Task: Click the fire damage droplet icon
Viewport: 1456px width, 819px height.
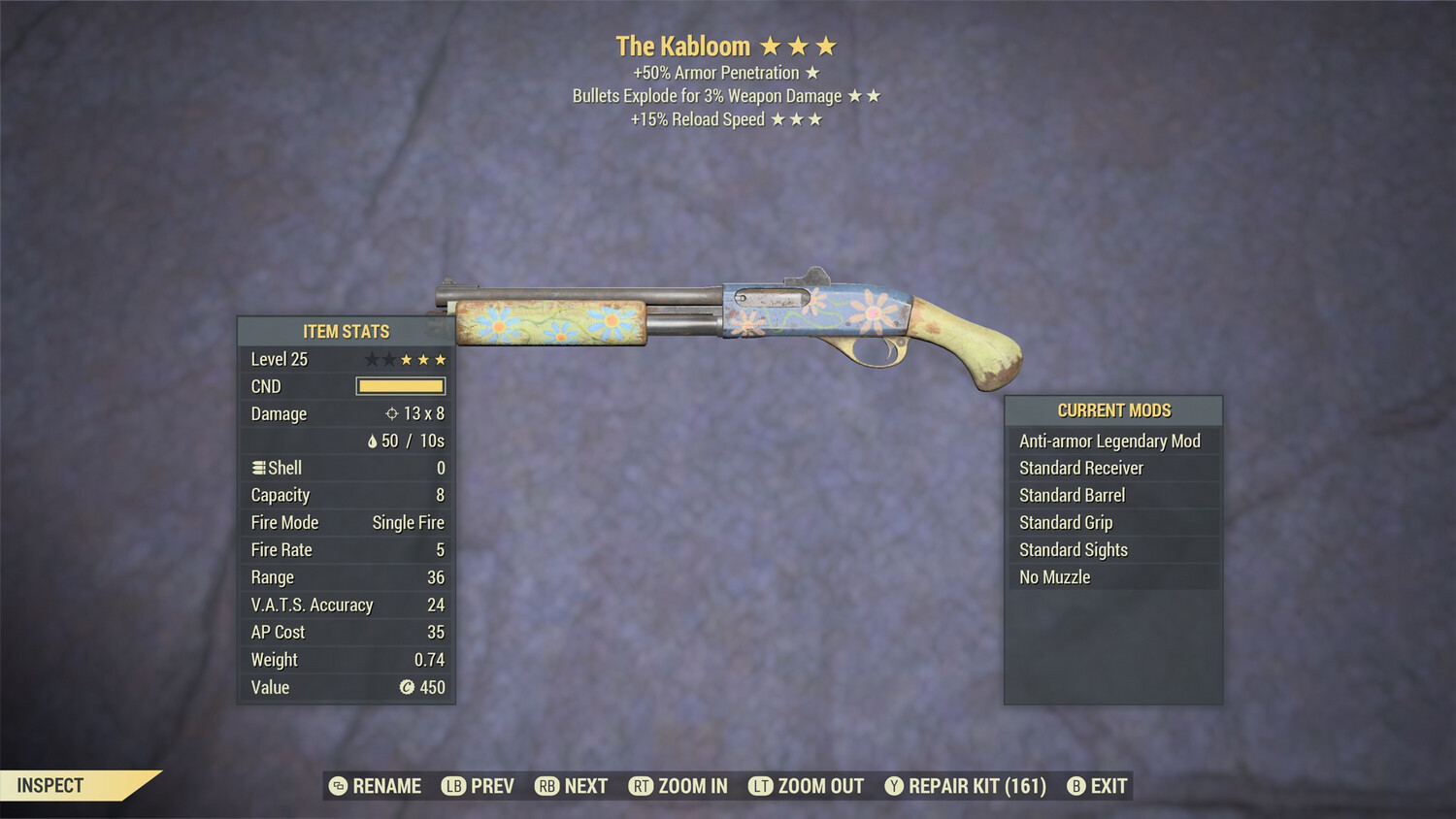Action: 372,441
